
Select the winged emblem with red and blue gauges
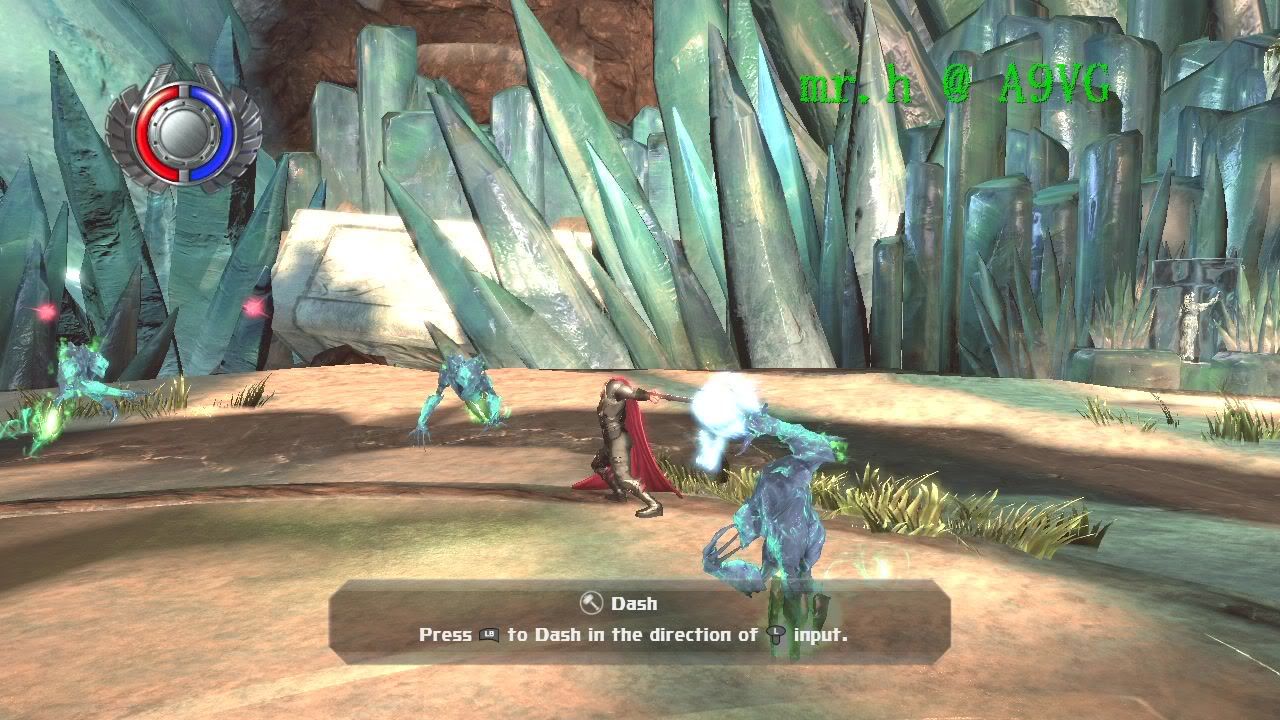[184, 127]
